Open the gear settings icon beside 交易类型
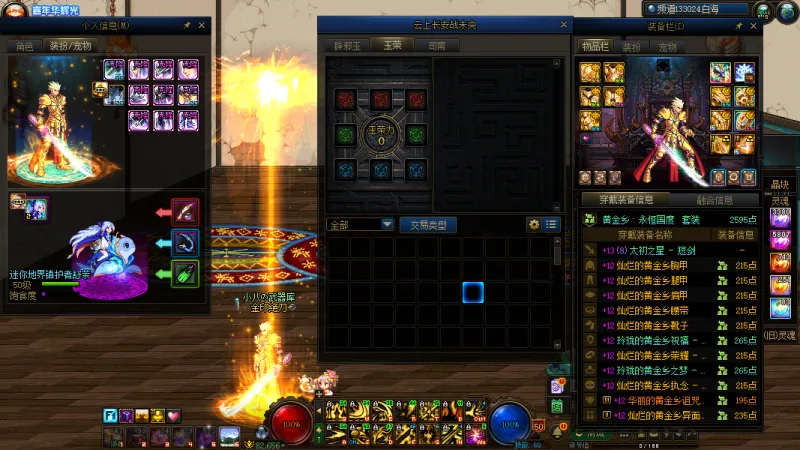The height and width of the screenshot is (450, 800). coord(534,225)
